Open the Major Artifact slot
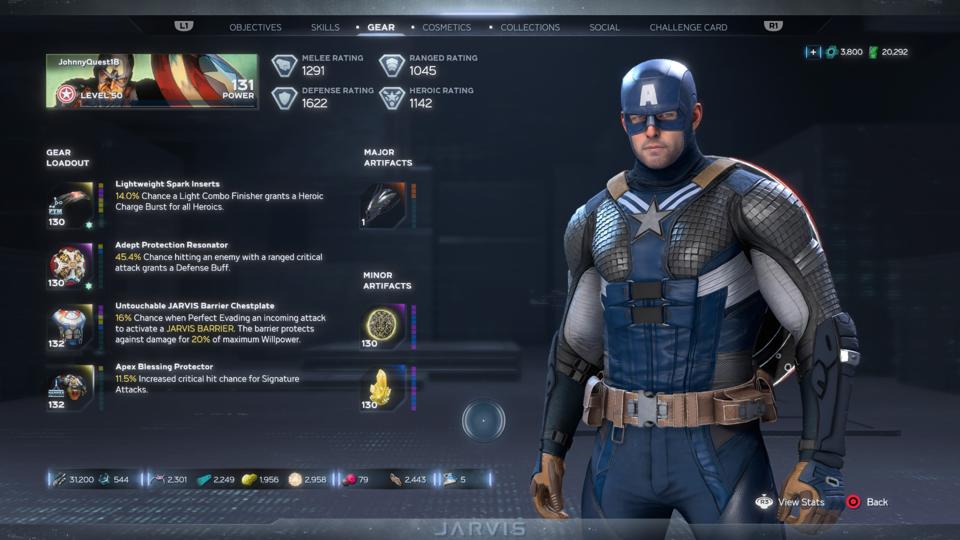960x540 pixels. [x=383, y=204]
